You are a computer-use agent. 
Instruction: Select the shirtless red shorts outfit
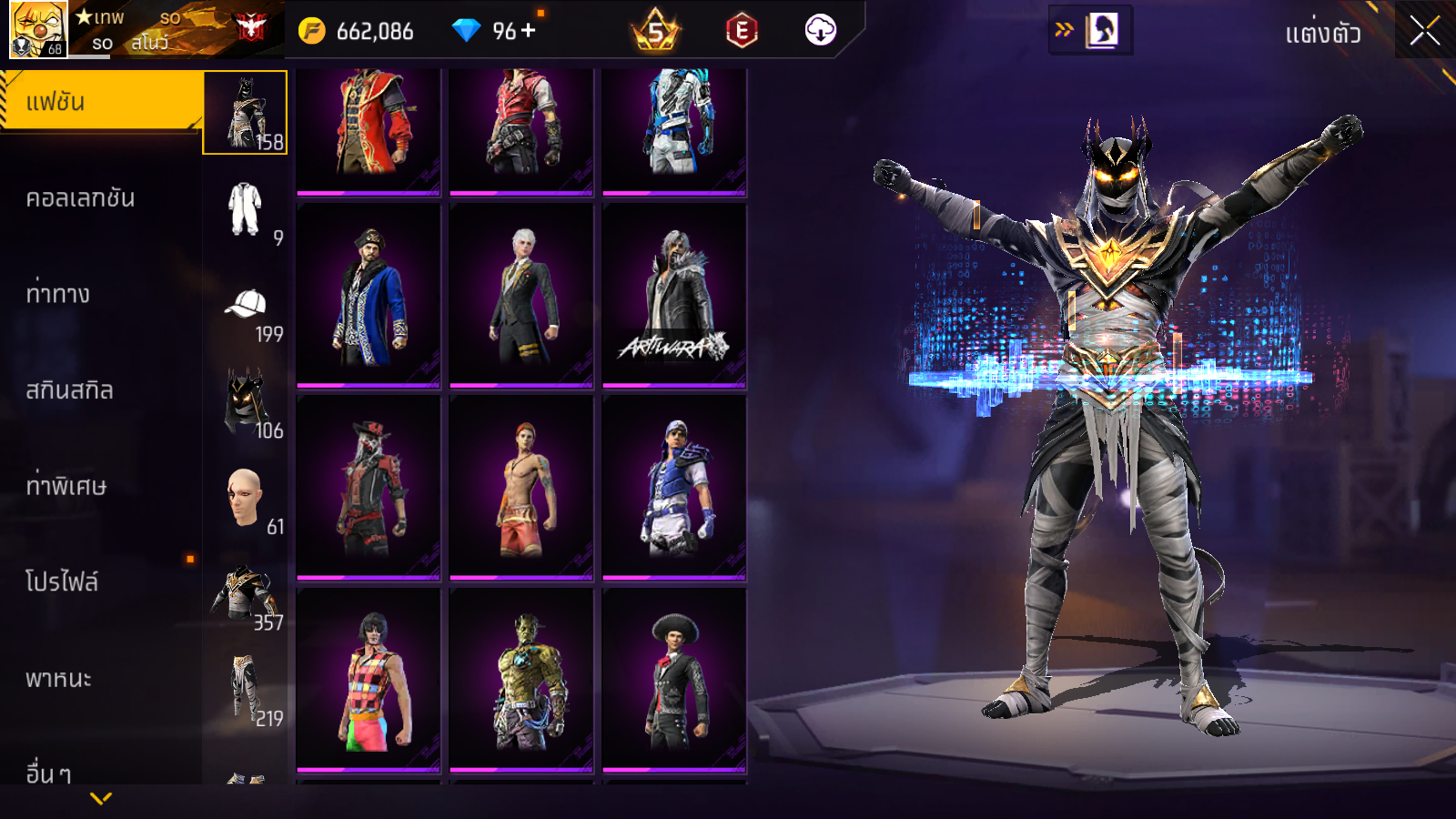coord(521,488)
